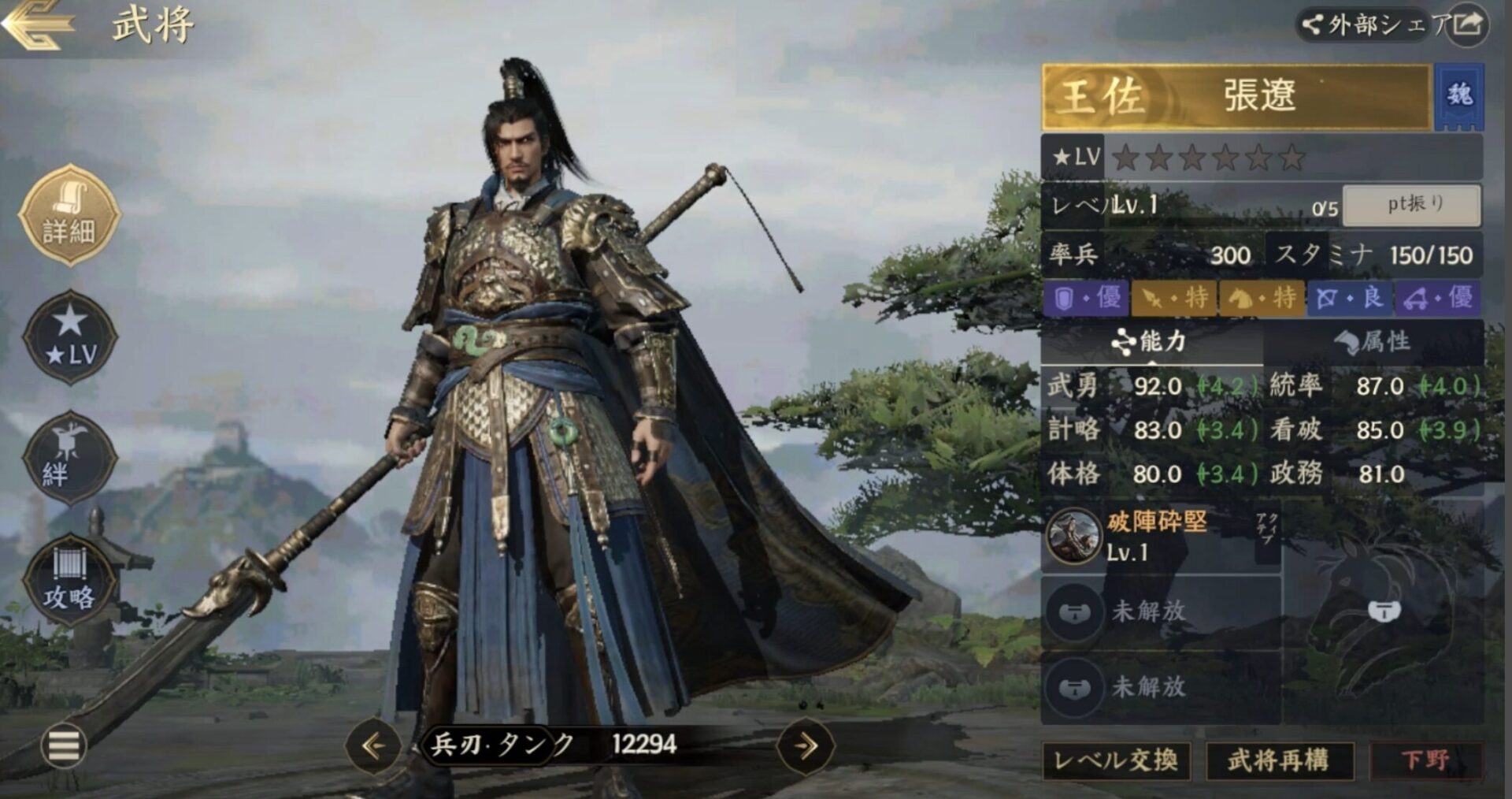Click the 武将再構 rebuild general button
Screen dimensions: 1512x799
tap(1279, 760)
